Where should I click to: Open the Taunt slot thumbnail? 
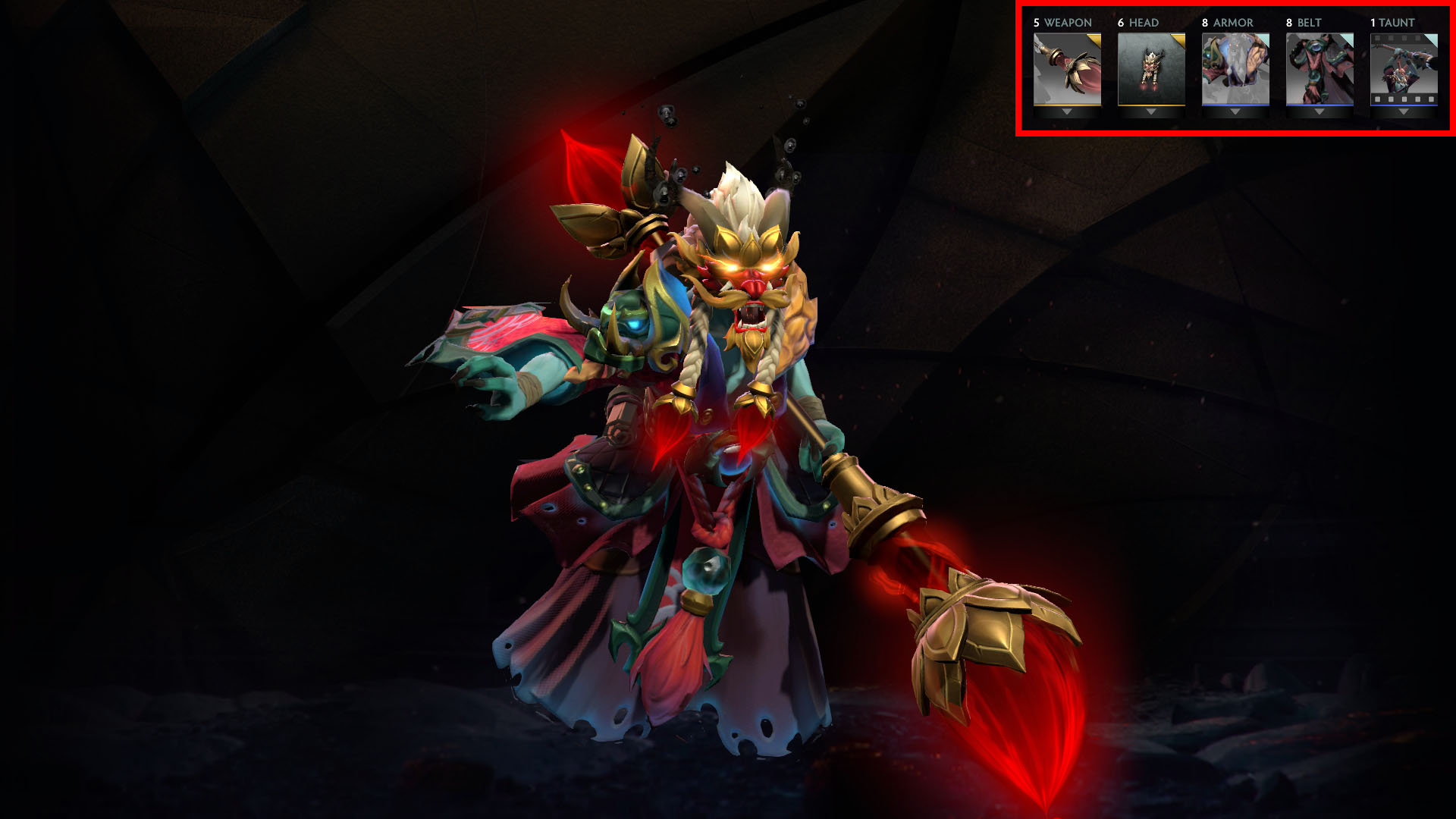coord(1404,69)
